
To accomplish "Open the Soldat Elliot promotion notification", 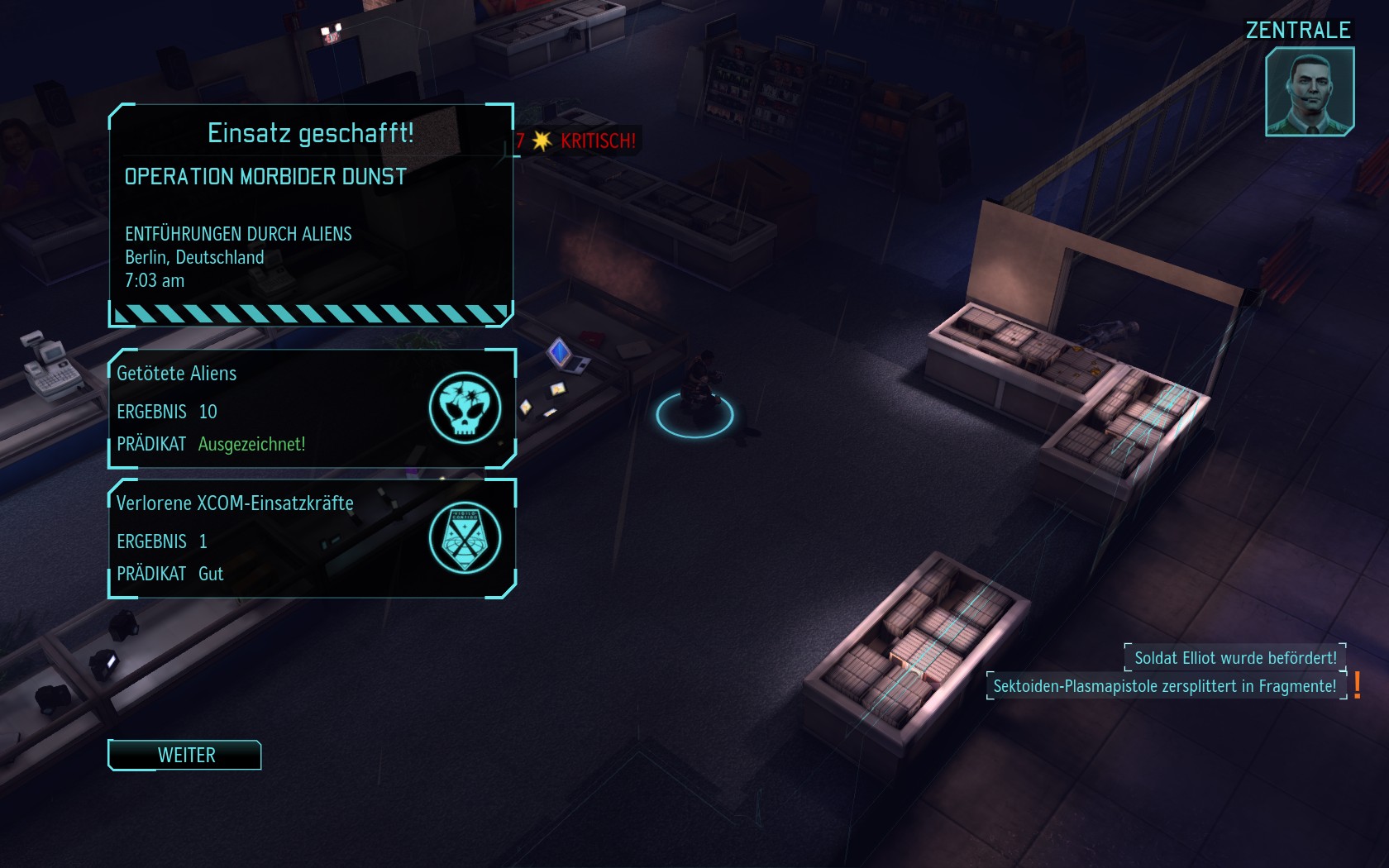I will click(1234, 658).
